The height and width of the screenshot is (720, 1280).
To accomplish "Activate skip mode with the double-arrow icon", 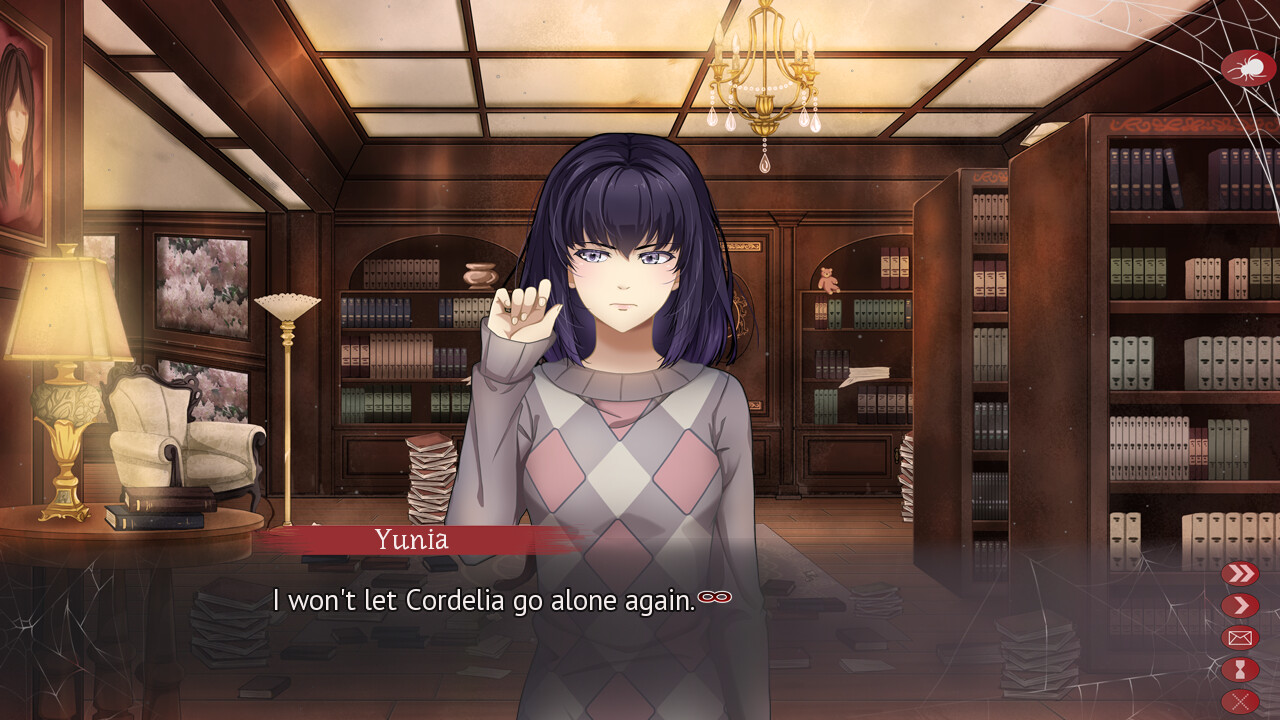I will tap(1240, 573).
